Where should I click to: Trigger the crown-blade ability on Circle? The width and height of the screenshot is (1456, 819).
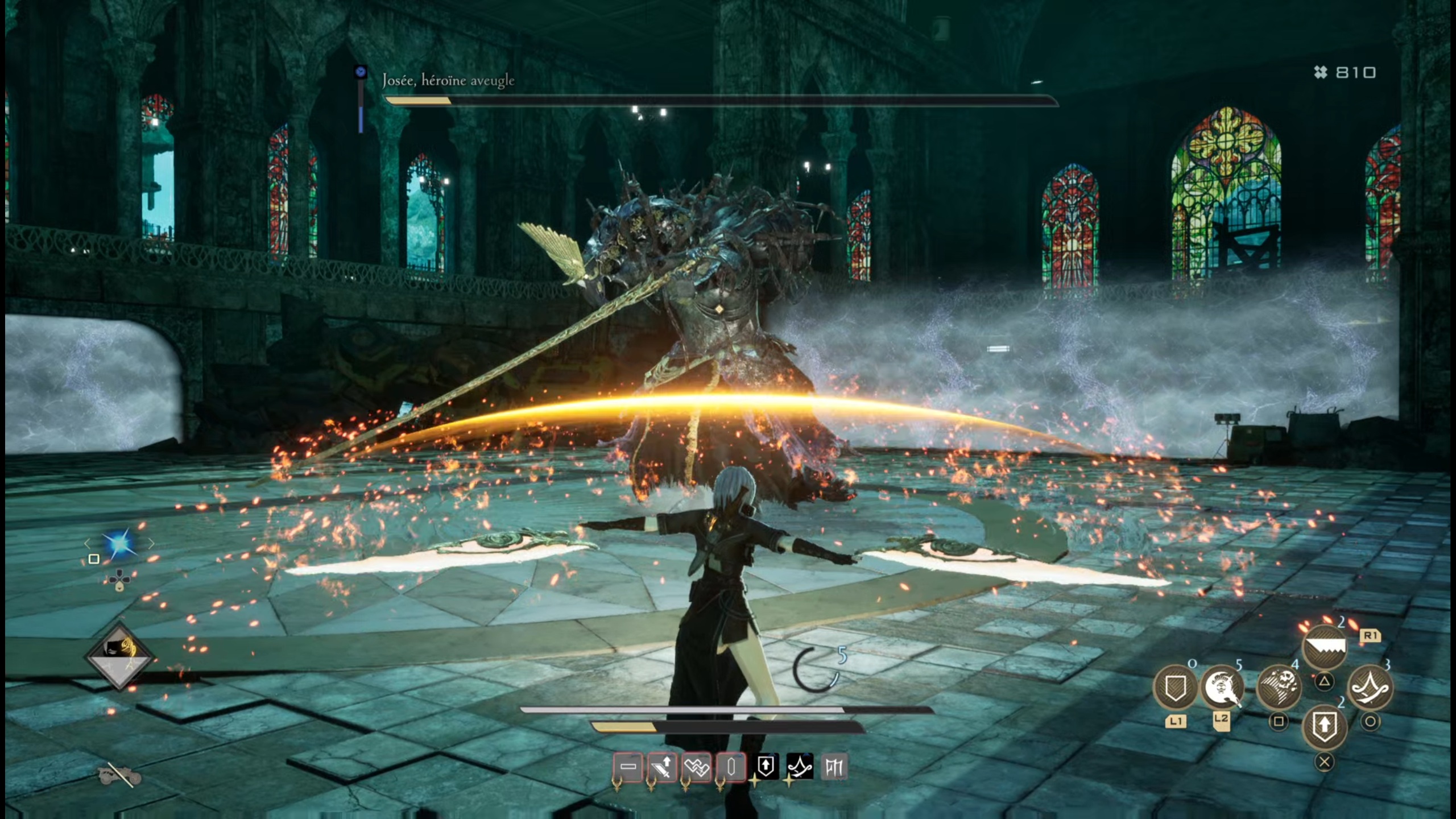coord(1369,688)
